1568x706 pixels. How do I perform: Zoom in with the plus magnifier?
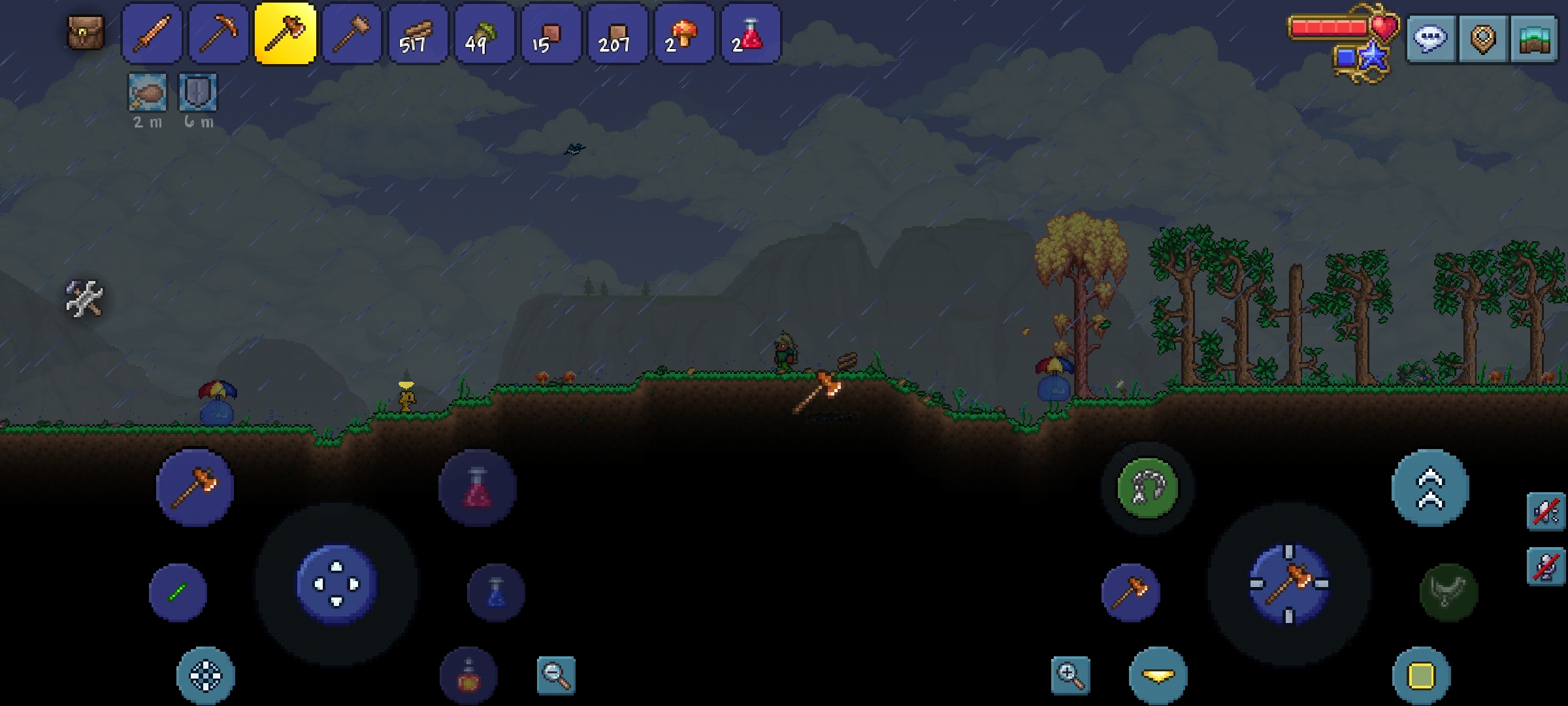pos(1070,675)
